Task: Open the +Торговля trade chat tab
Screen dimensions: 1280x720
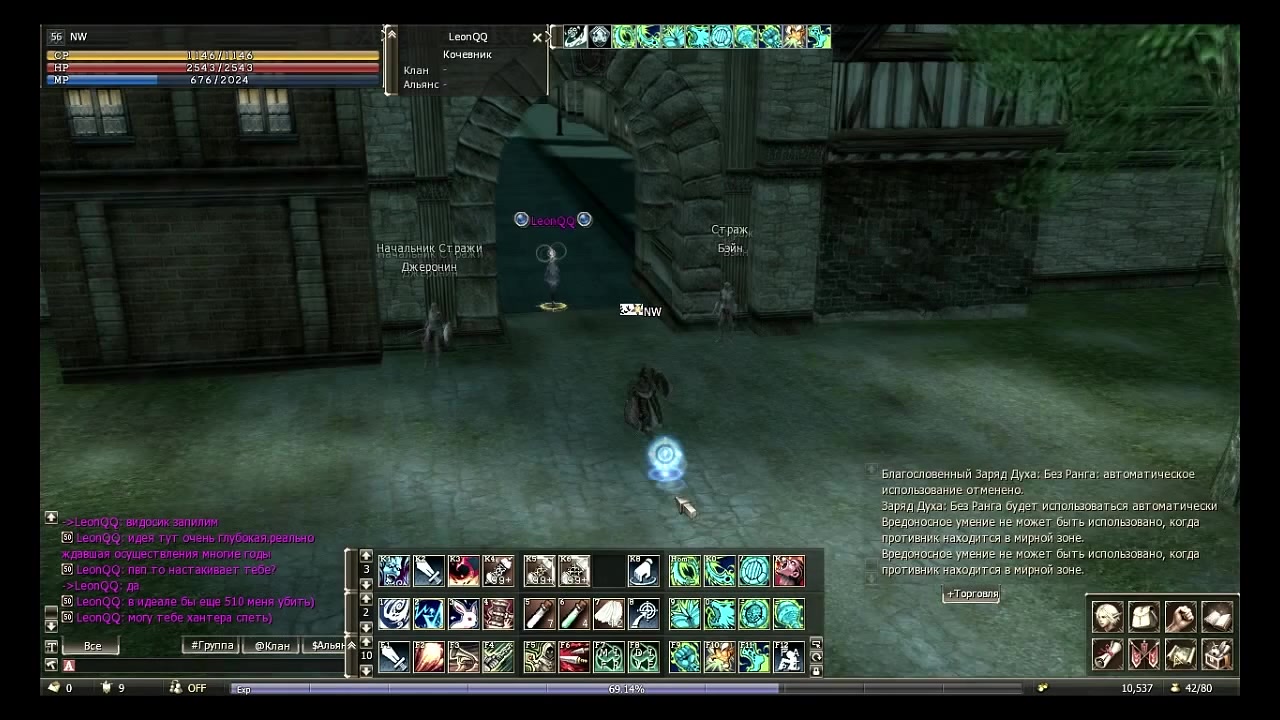Action: click(x=971, y=594)
